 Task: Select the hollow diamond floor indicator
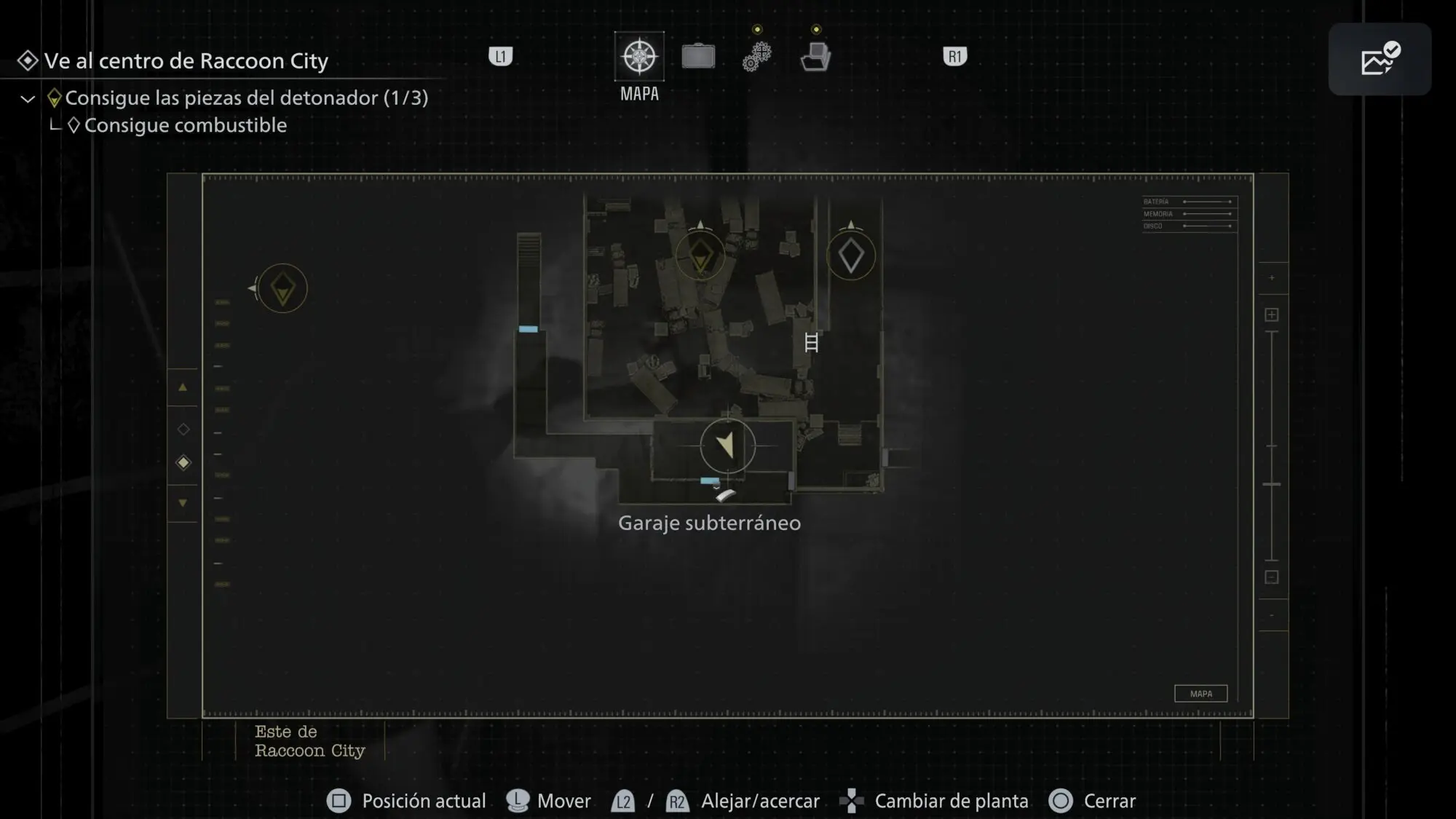pyautogui.click(x=183, y=430)
